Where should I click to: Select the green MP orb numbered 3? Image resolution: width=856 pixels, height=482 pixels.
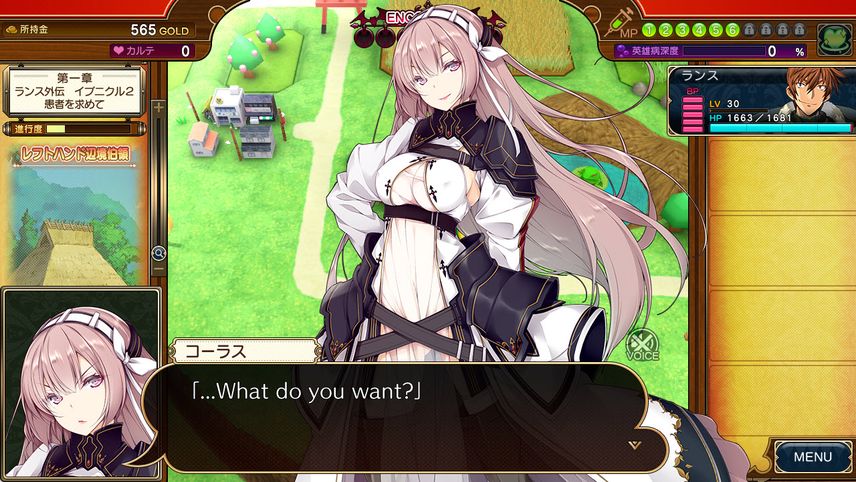(x=682, y=30)
